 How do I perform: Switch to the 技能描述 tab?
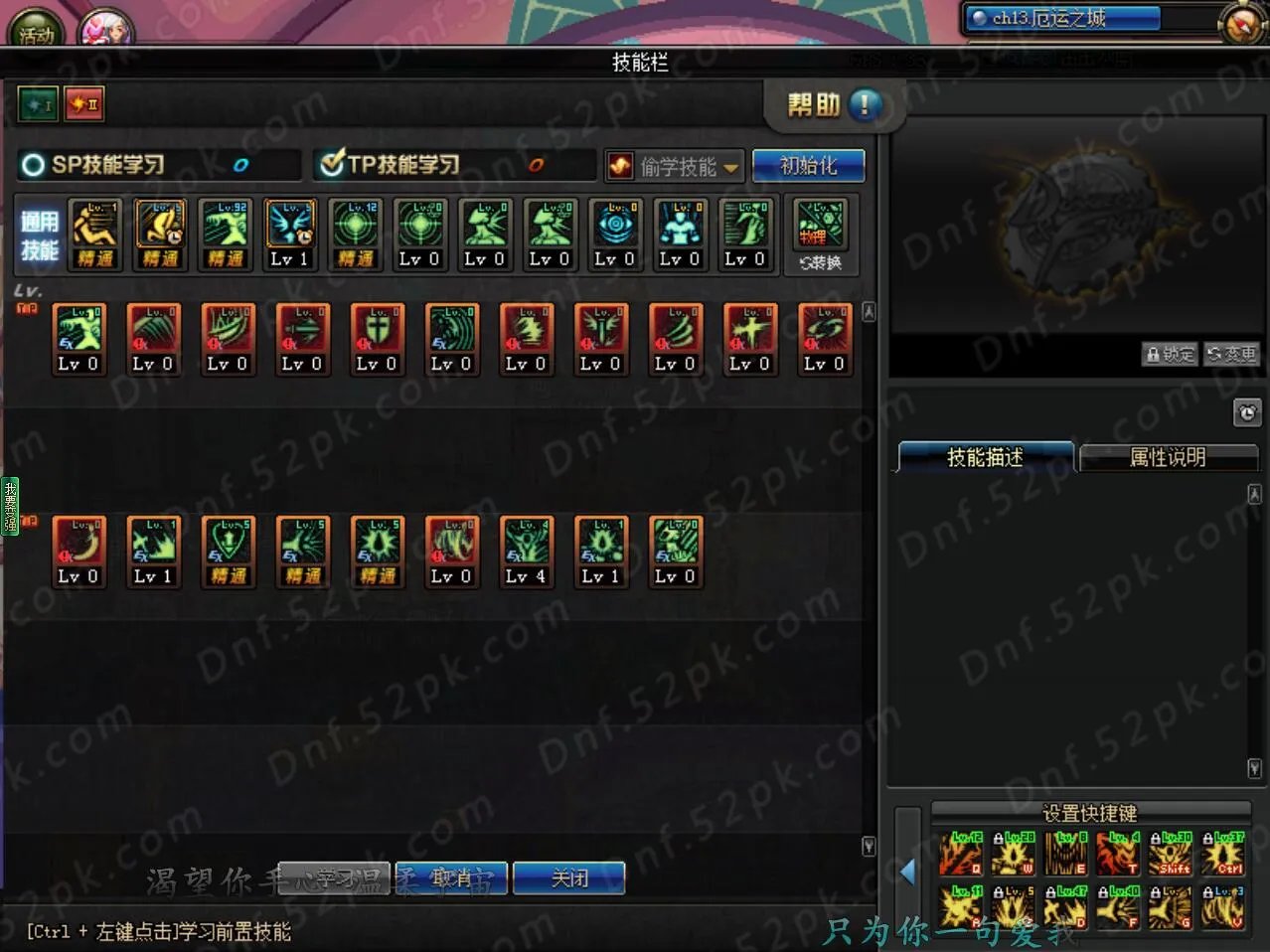pos(985,457)
